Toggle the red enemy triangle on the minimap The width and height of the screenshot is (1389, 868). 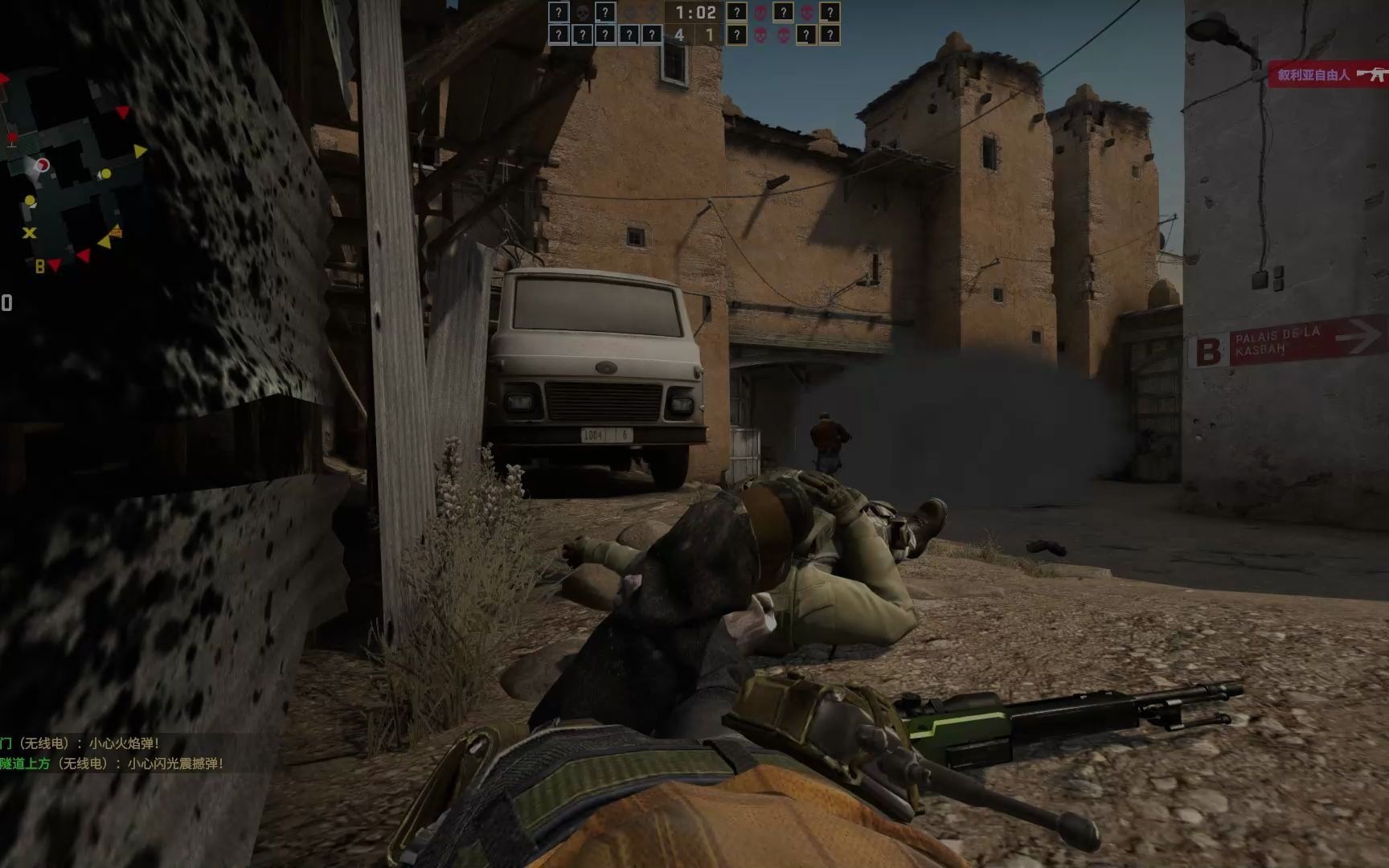pos(123,112)
